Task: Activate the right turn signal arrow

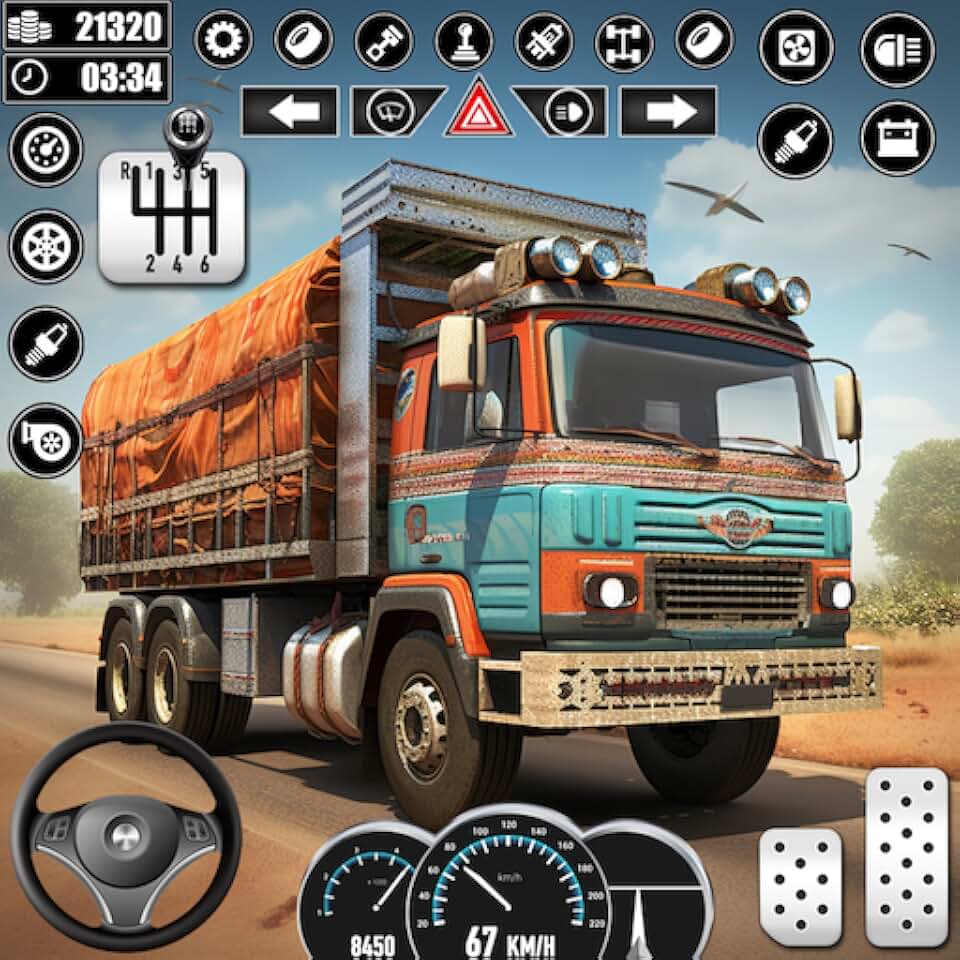Action: coord(668,111)
